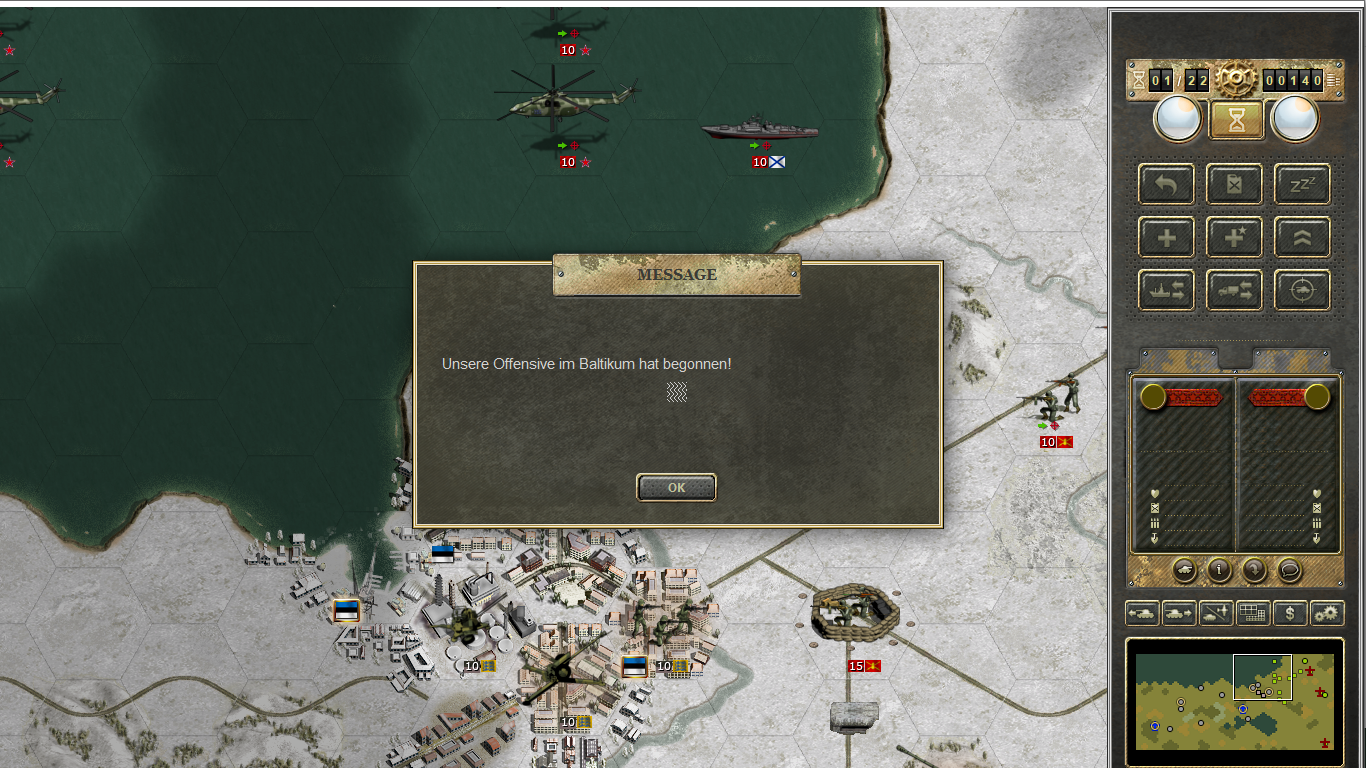Upgrade the unit with the double chevron button

click(1302, 238)
